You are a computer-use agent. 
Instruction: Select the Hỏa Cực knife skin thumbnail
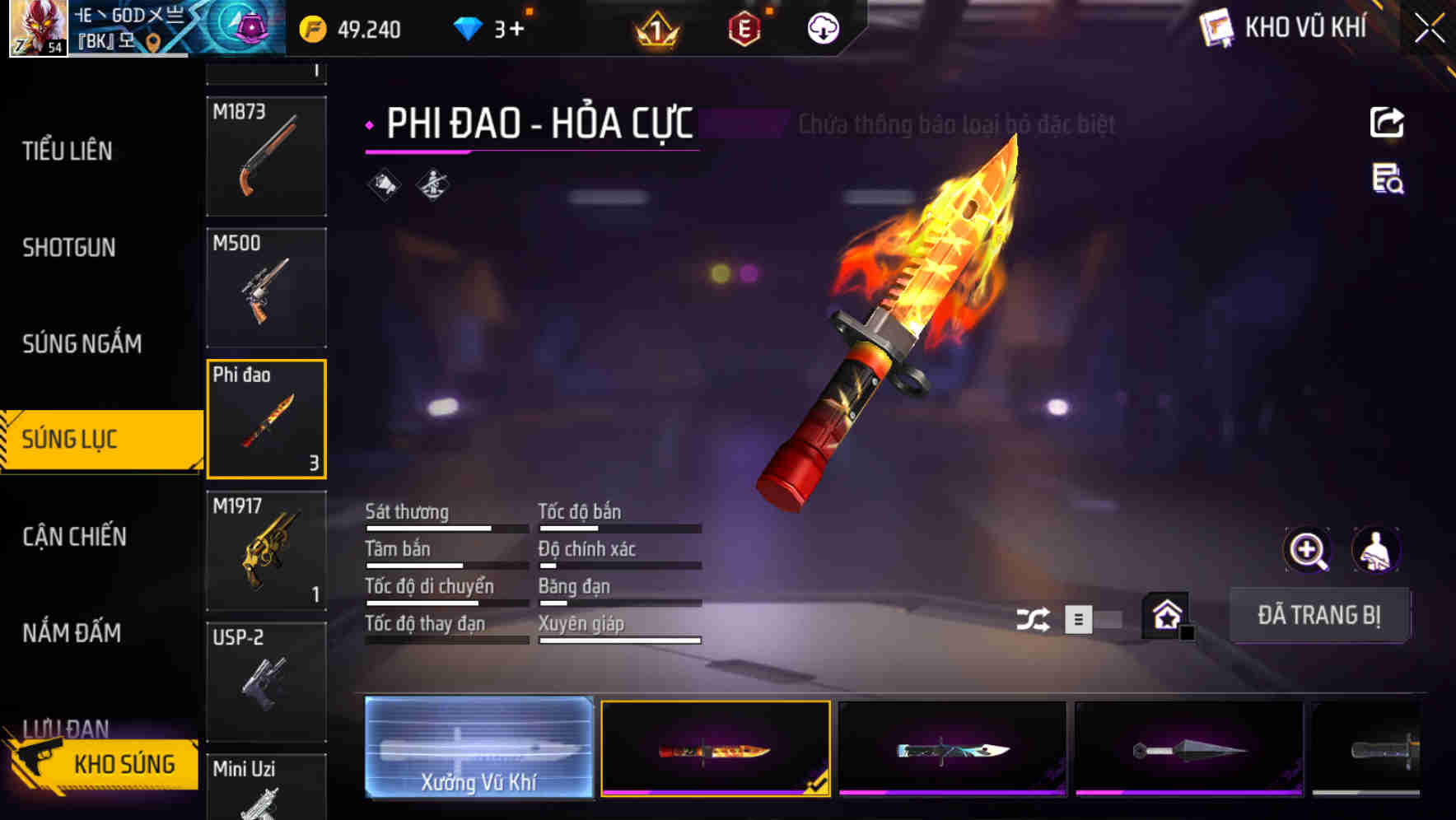click(x=716, y=748)
